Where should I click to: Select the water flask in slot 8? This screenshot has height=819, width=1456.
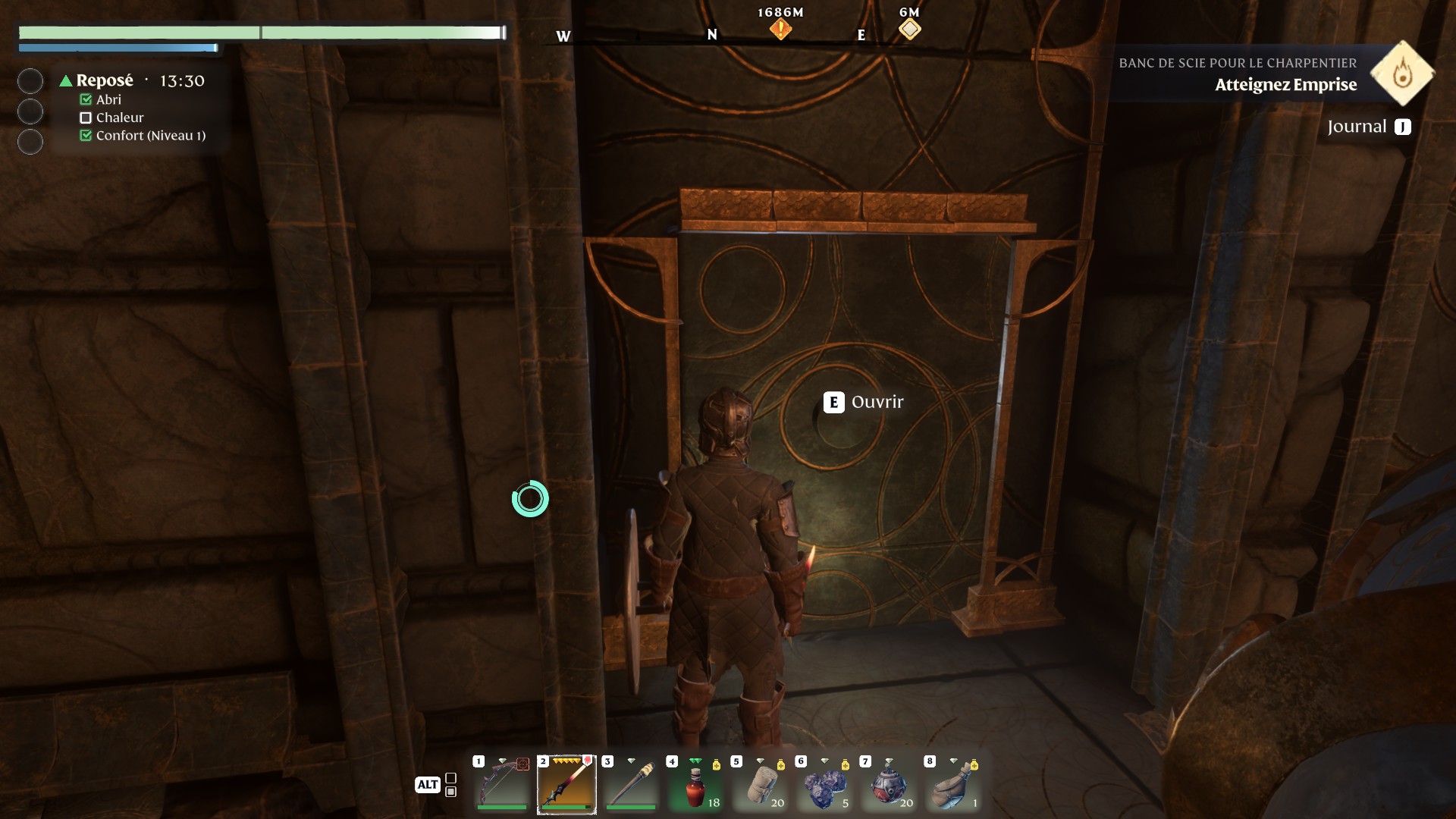pos(953,784)
